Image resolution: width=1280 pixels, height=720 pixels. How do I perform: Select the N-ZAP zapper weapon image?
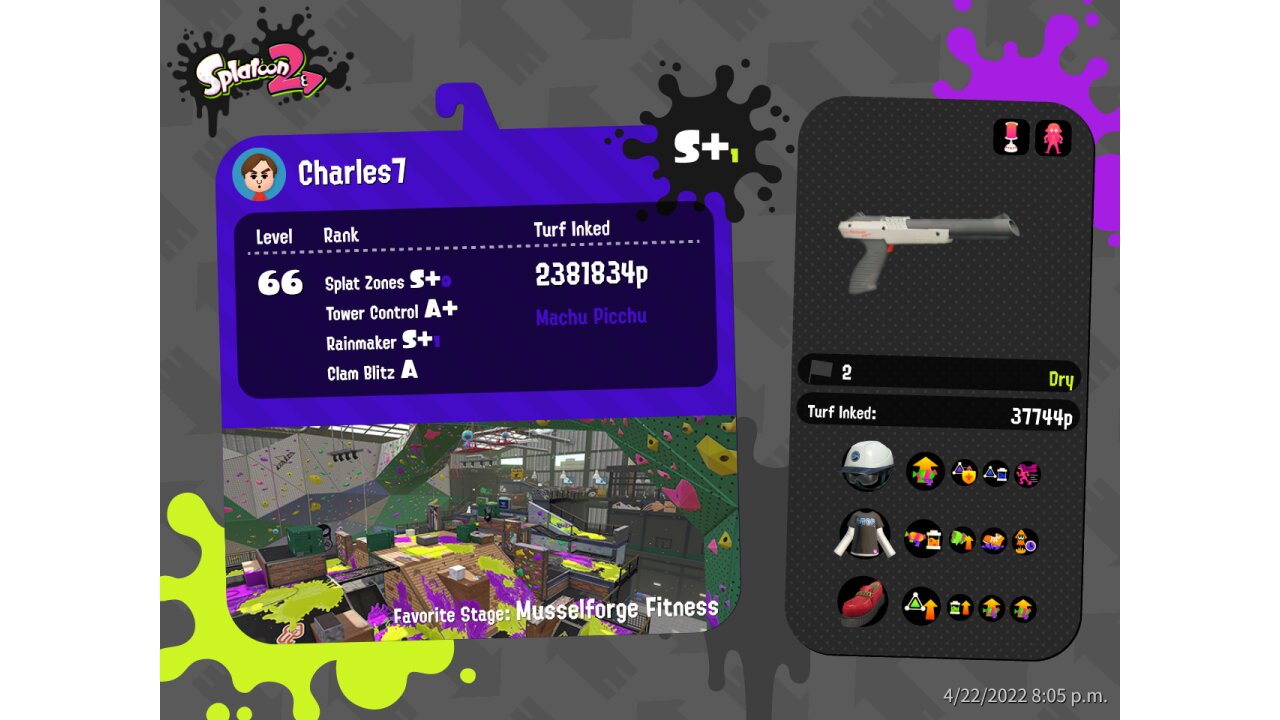(x=928, y=247)
